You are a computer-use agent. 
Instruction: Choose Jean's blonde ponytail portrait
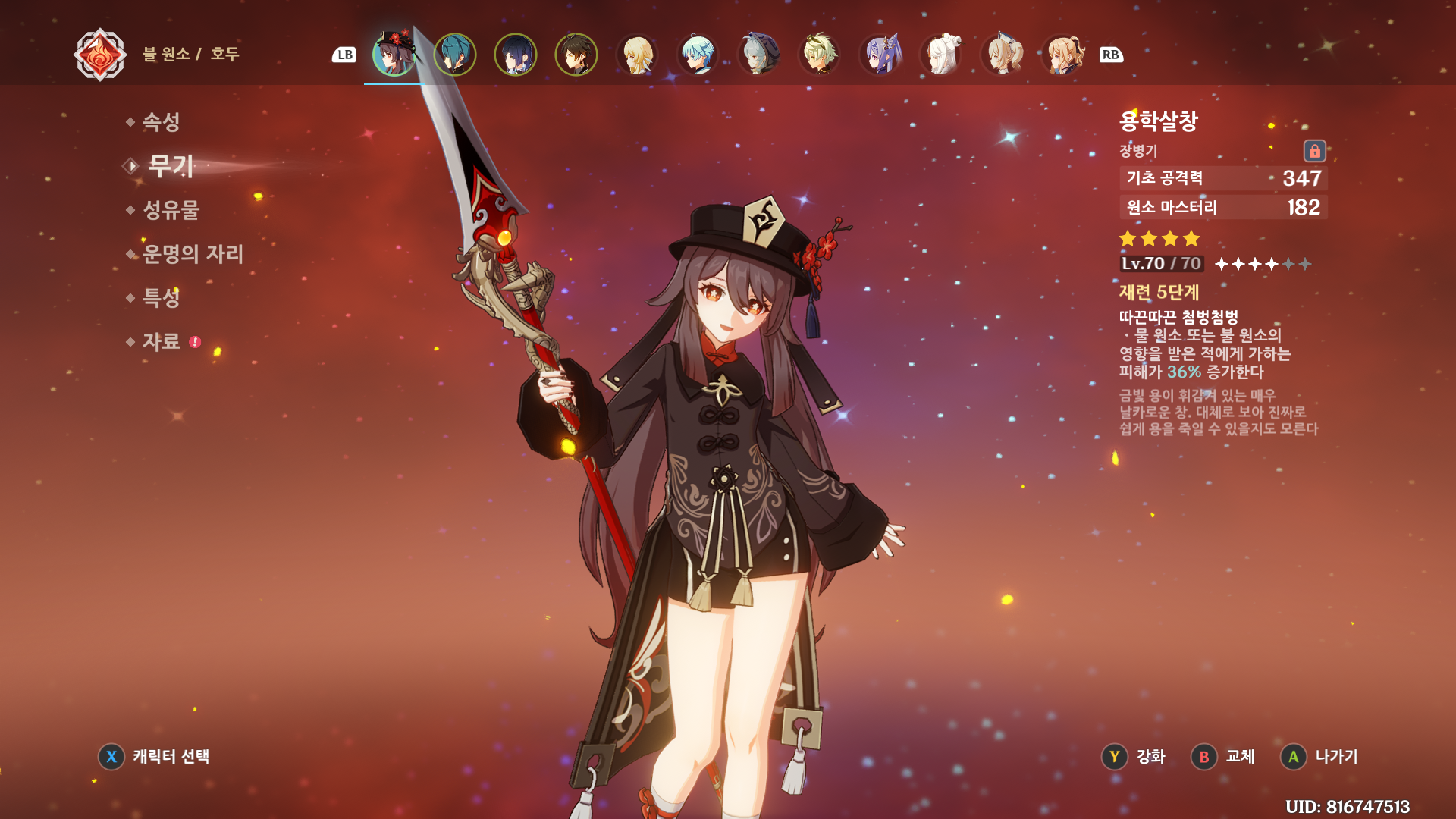[1002, 55]
